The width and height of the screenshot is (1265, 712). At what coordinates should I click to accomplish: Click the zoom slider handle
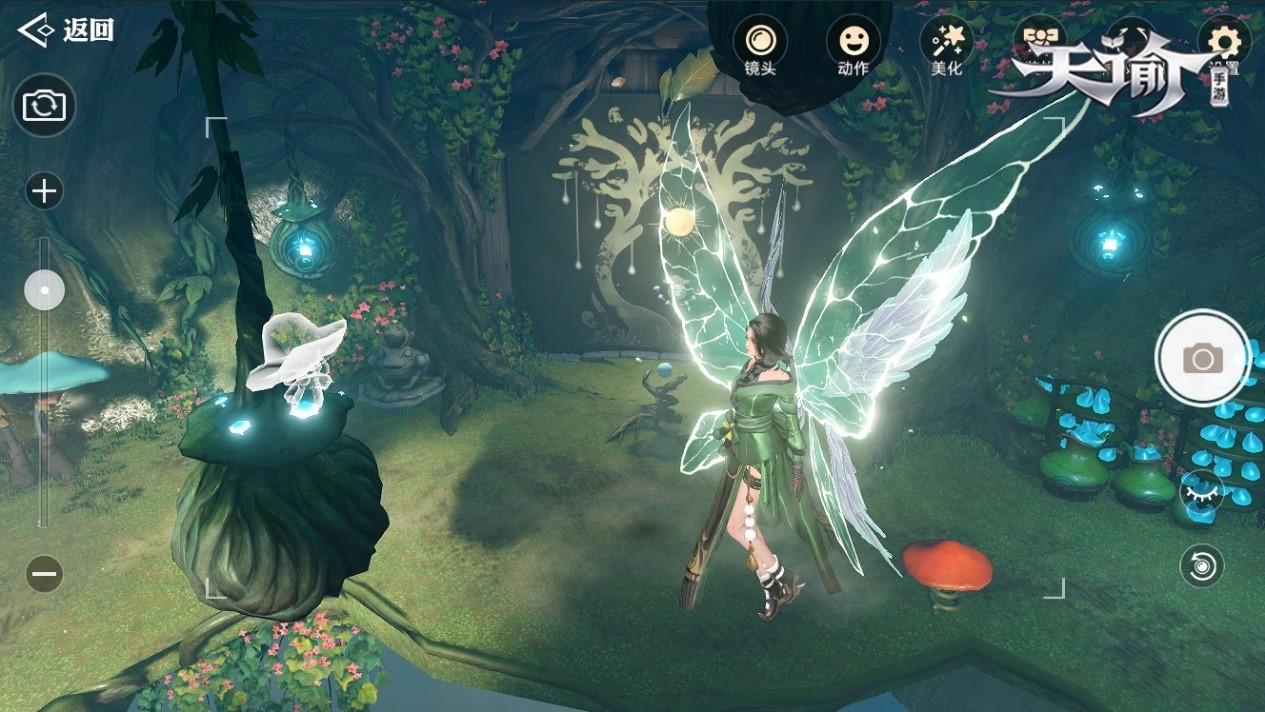[x=44, y=291]
